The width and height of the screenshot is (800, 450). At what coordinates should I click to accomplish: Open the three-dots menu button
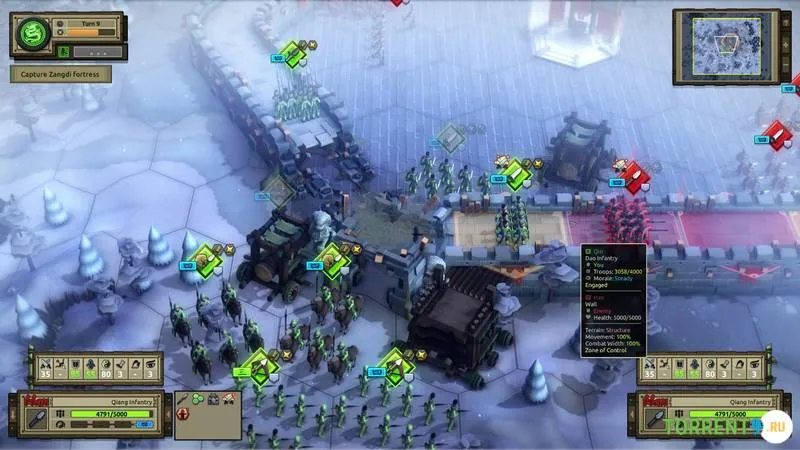click(97, 51)
